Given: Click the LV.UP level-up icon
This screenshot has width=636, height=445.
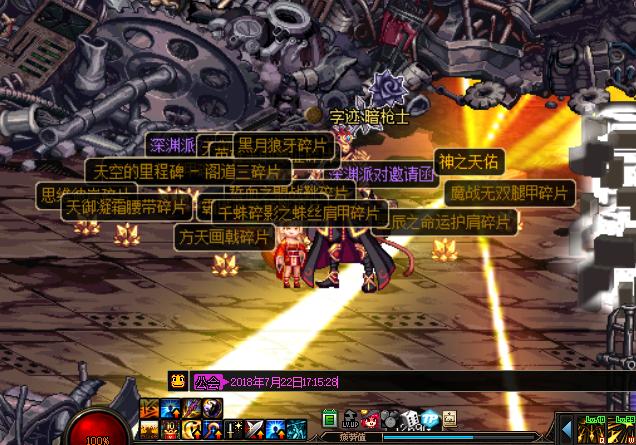Looking at the screenshot, I should [x=350, y=418].
